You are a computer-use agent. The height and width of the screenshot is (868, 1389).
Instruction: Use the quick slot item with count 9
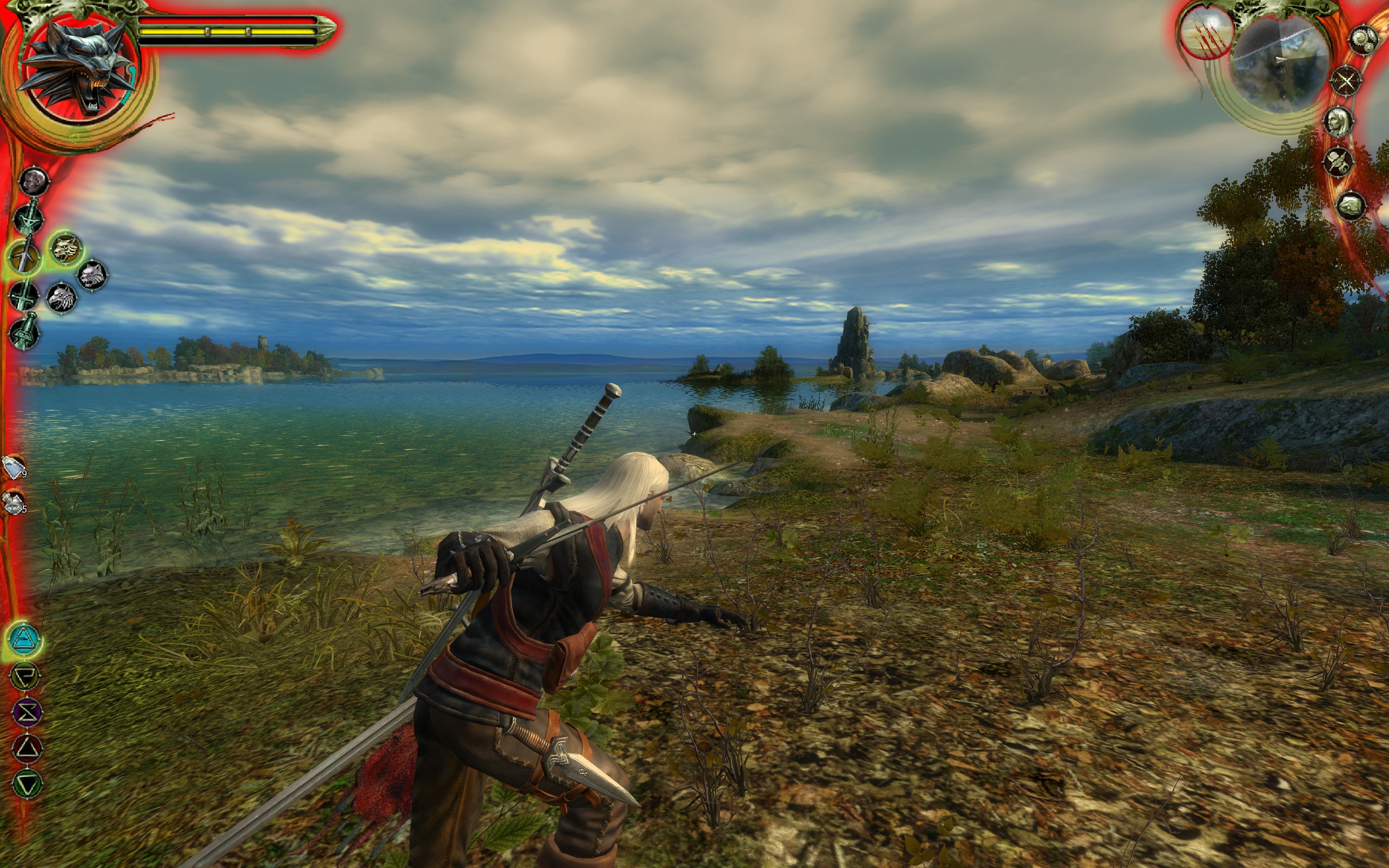pyautogui.click(x=12, y=466)
